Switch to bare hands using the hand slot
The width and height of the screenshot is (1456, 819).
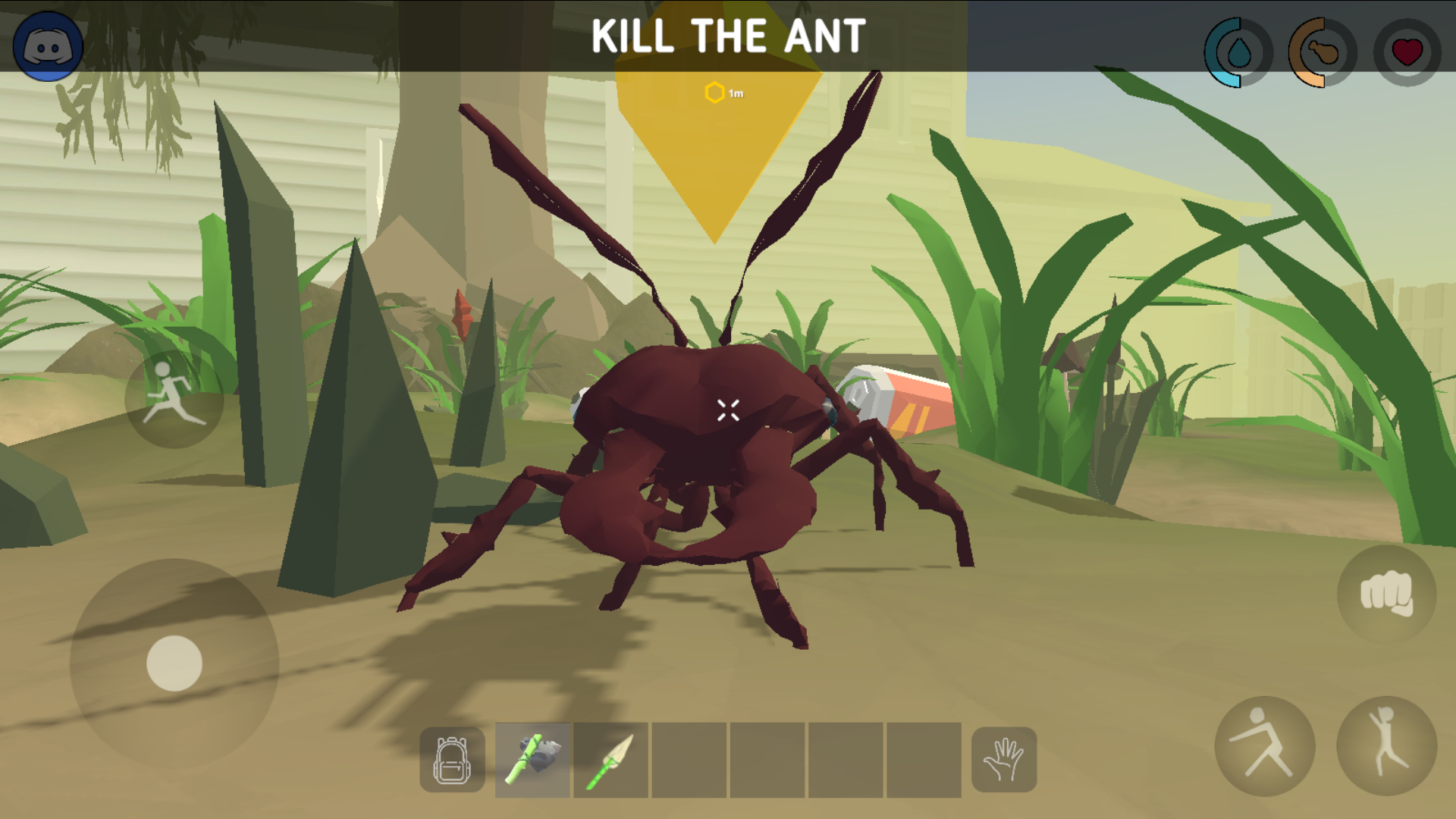[1005, 761]
